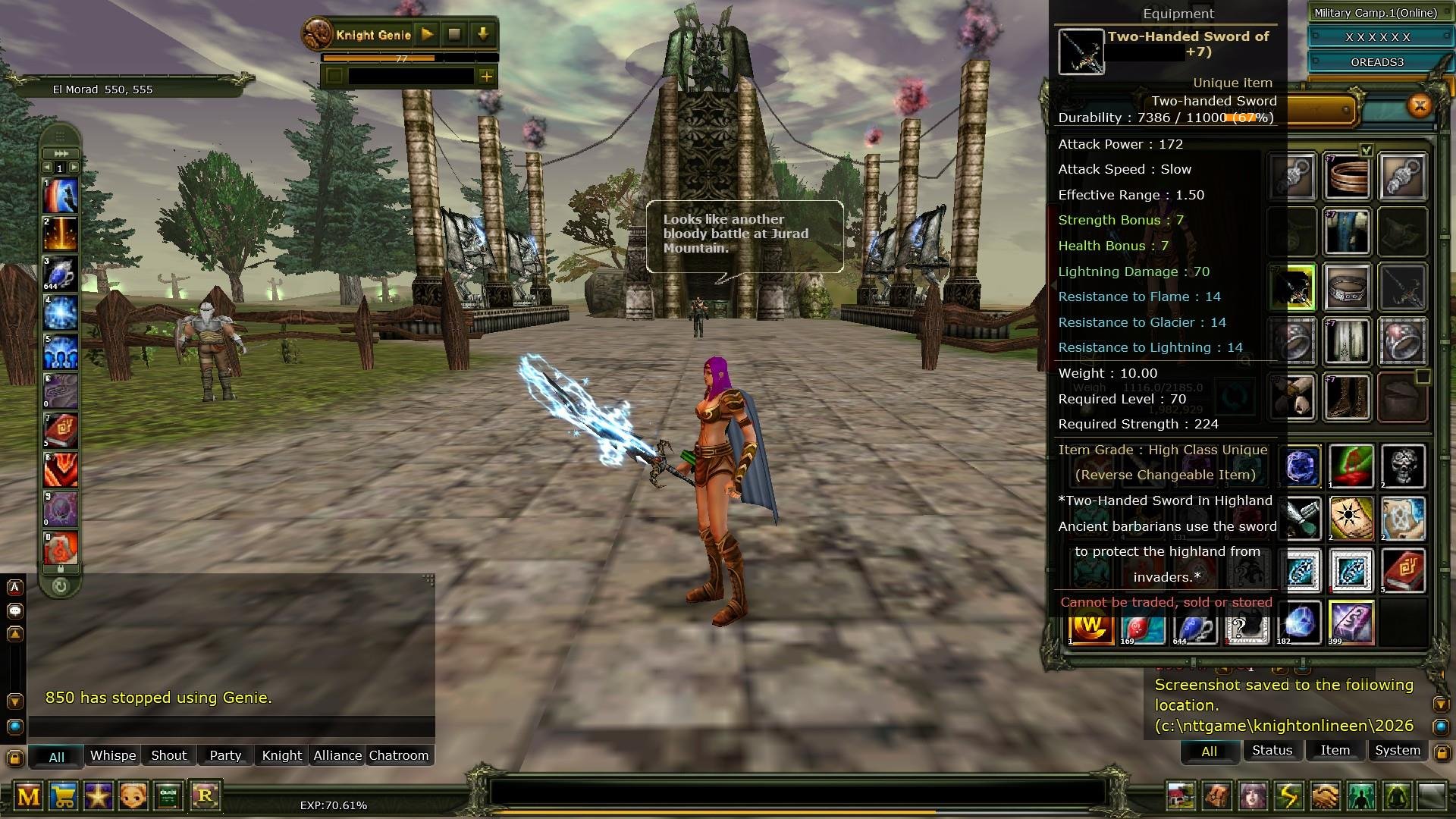
Task: Select the red skill icon in left skill bar
Action: click(x=59, y=469)
